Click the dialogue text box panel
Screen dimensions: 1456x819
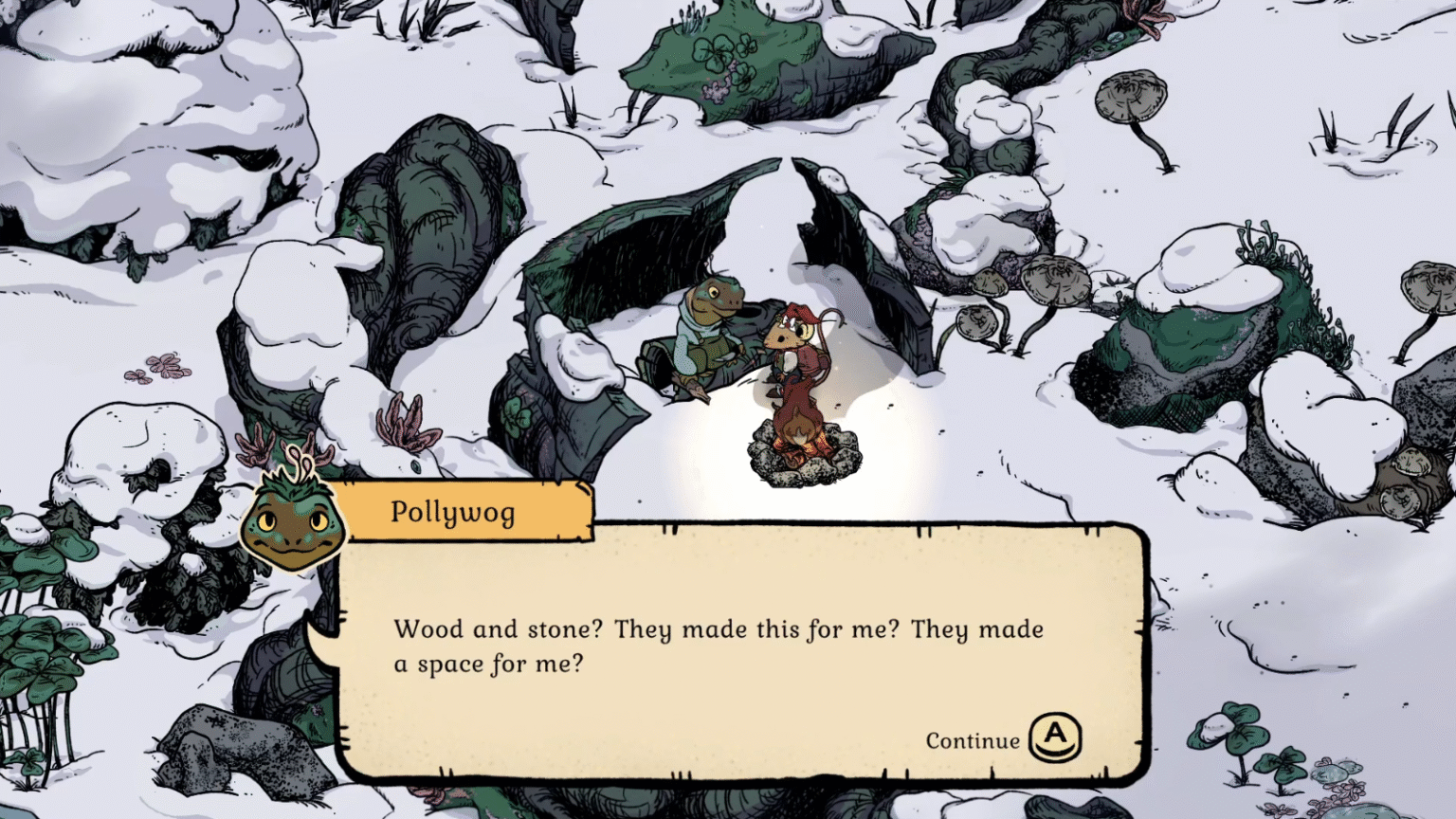tap(739, 654)
